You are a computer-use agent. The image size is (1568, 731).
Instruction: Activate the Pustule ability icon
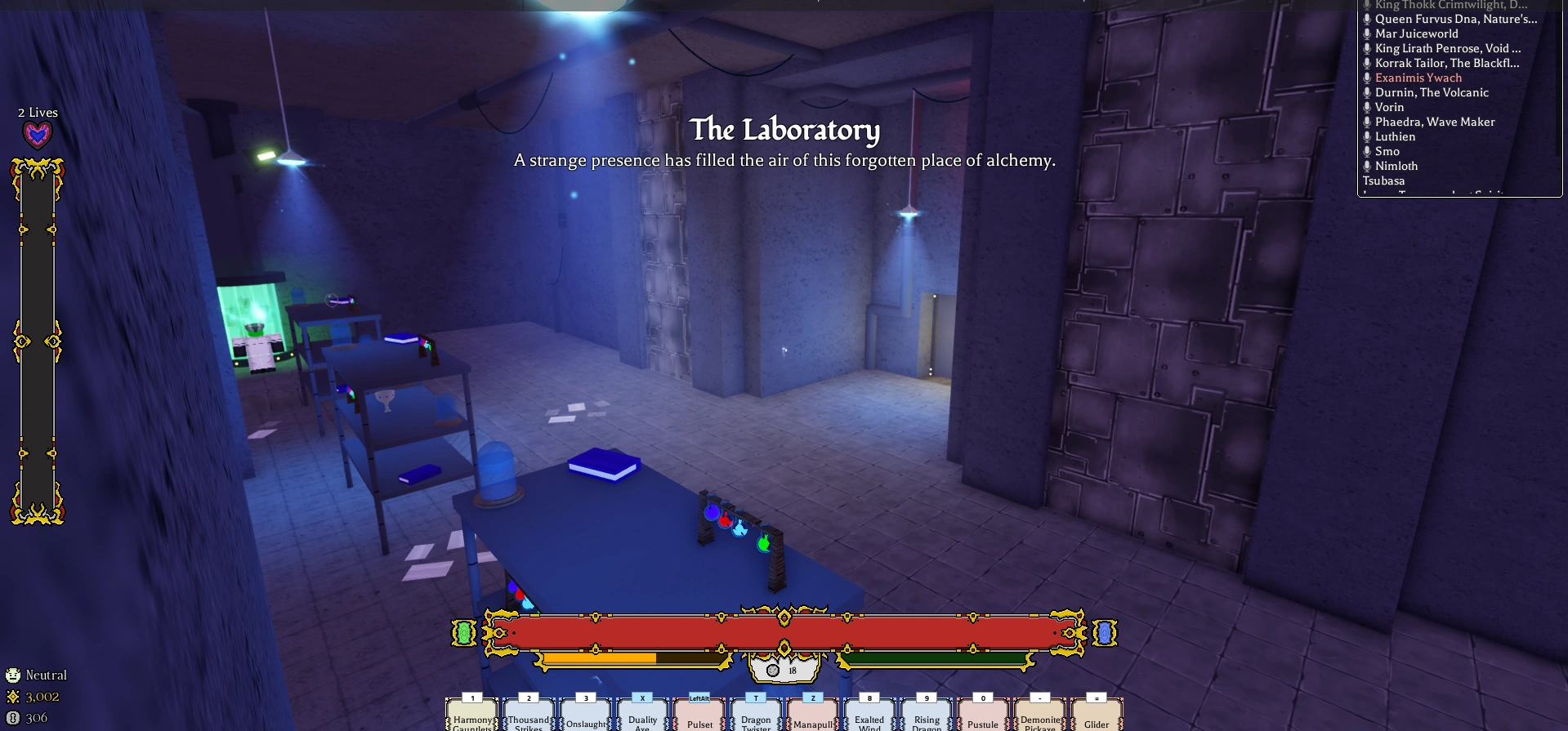pyautogui.click(x=983, y=717)
